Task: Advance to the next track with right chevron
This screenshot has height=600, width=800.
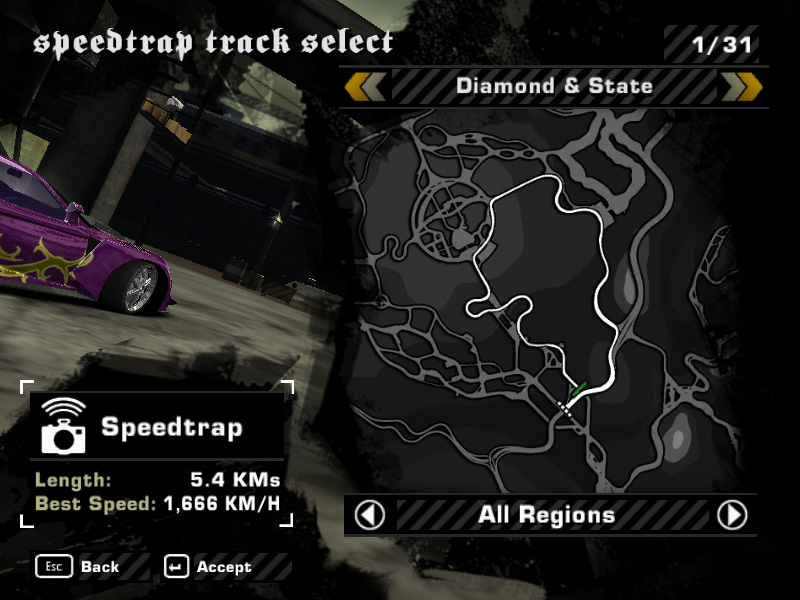Action: click(x=742, y=87)
